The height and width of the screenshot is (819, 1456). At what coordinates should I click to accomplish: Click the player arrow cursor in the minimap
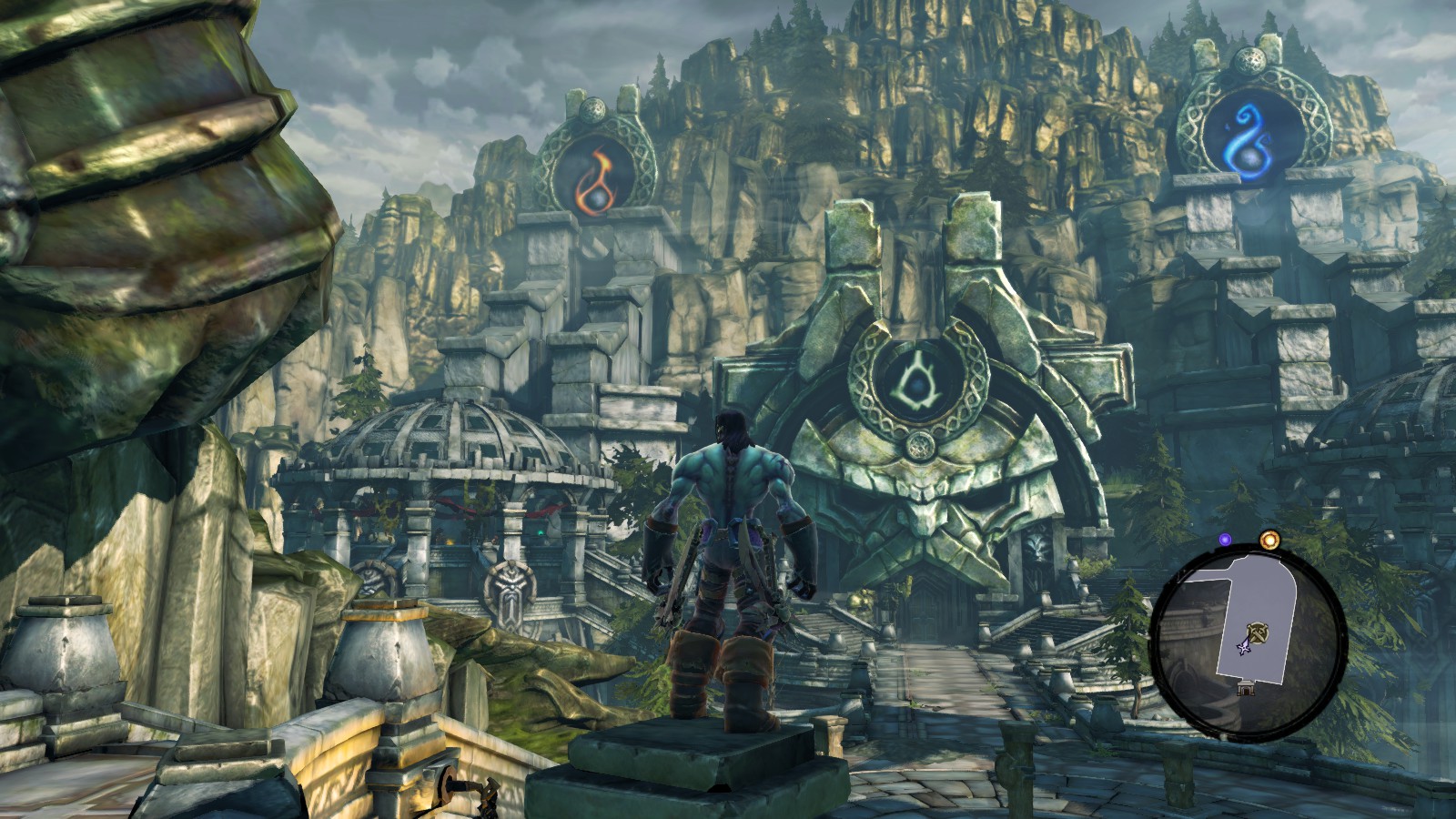tap(1245, 648)
